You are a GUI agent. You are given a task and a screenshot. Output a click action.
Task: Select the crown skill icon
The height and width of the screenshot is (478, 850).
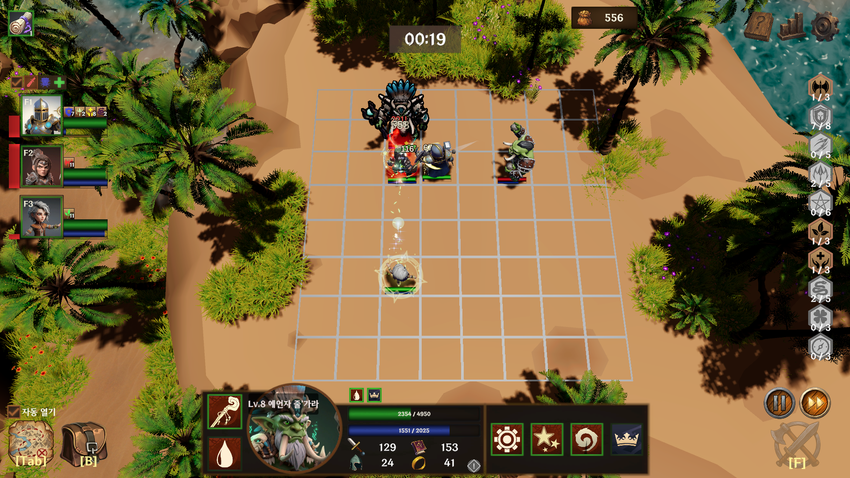627,438
